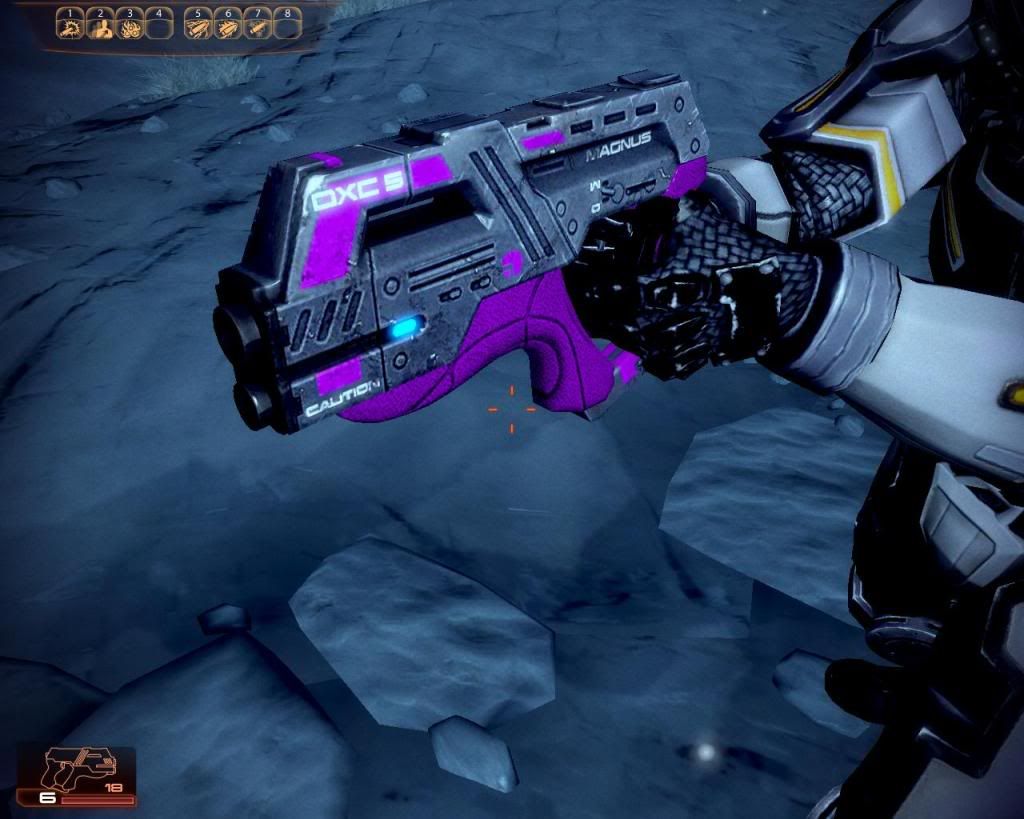
Task: Trigger the flame power in slot 3
Action: pos(129,27)
